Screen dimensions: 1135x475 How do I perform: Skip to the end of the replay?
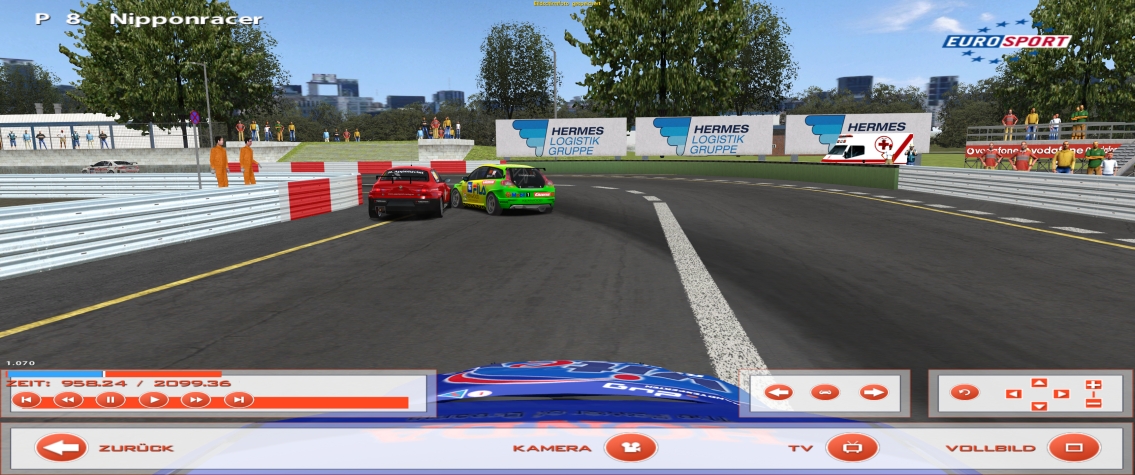[x=238, y=399]
